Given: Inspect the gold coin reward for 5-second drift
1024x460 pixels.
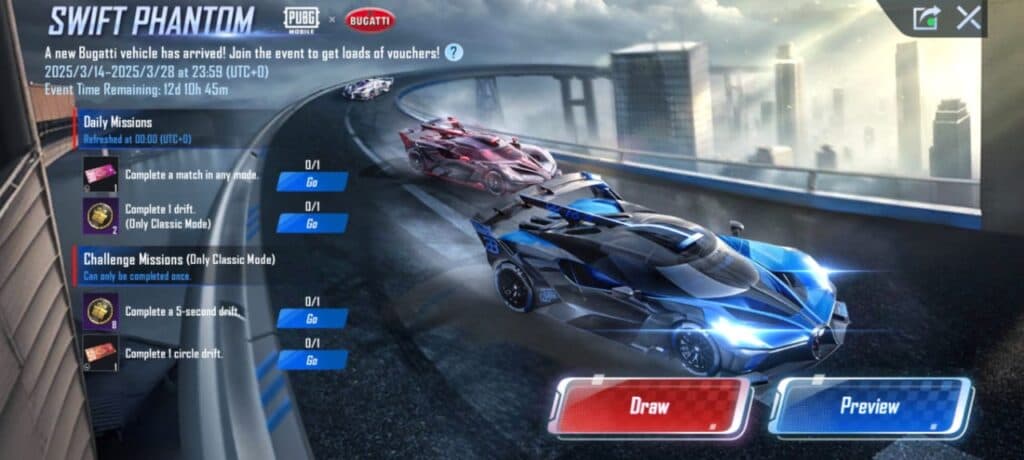Looking at the screenshot, I should (x=101, y=311).
